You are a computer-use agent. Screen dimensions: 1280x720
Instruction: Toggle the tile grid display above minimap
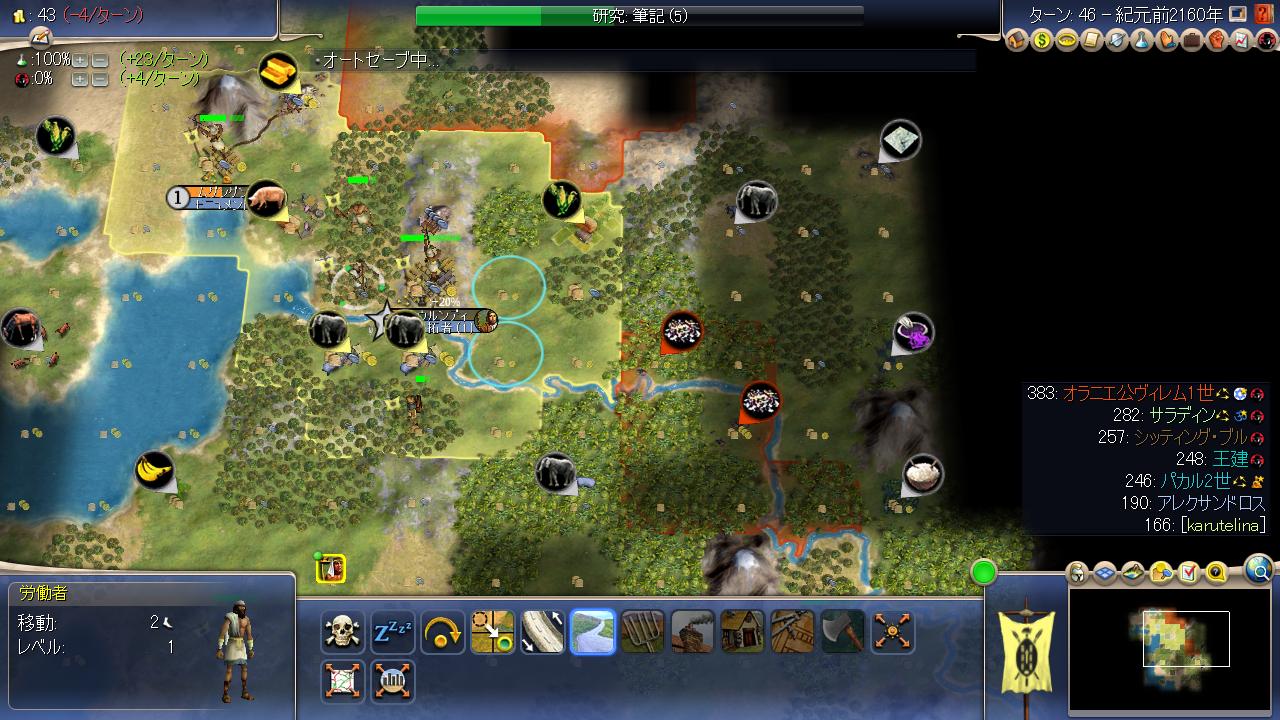[1105, 573]
